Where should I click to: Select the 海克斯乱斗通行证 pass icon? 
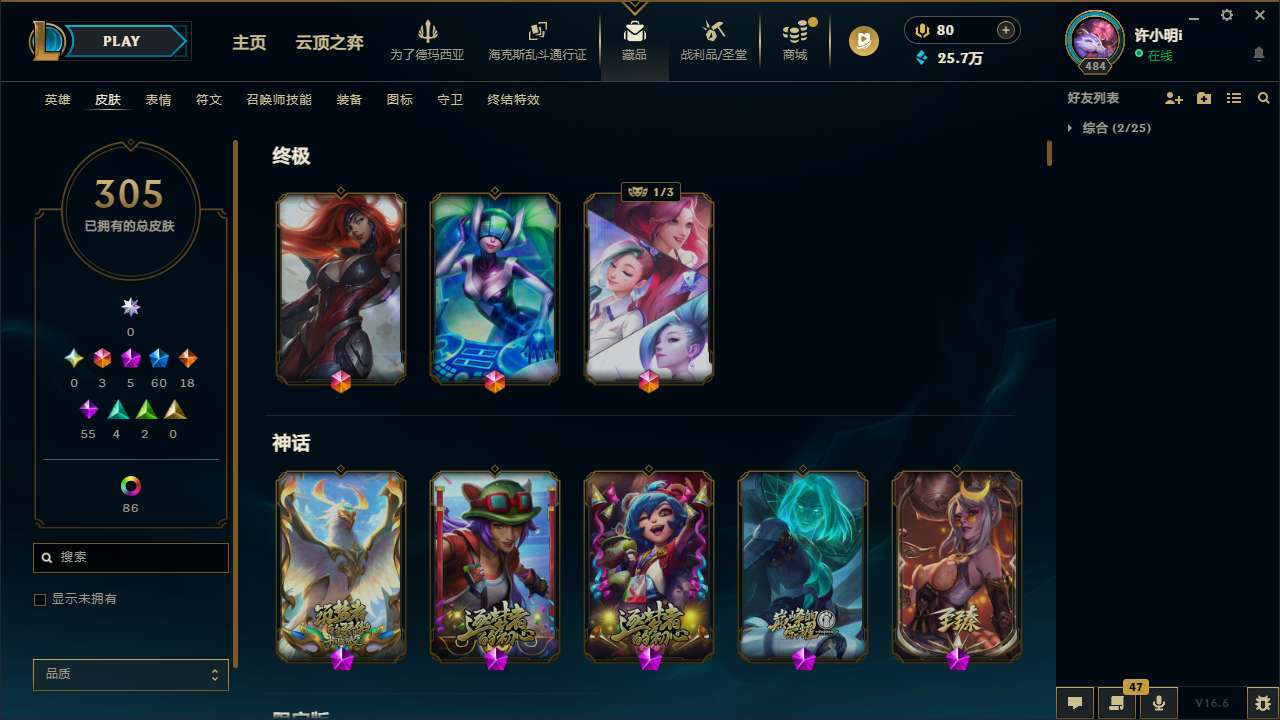(x=537, y=32)
